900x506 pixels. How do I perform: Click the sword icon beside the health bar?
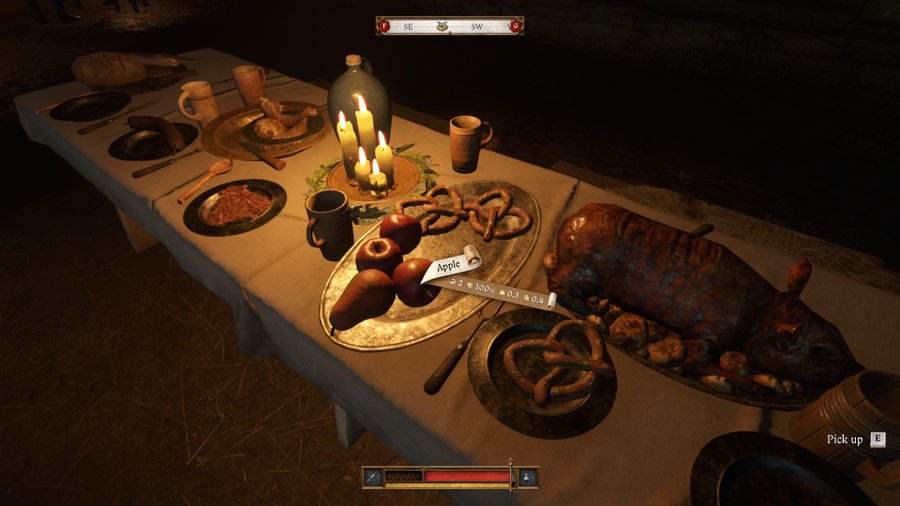point(372,477)
